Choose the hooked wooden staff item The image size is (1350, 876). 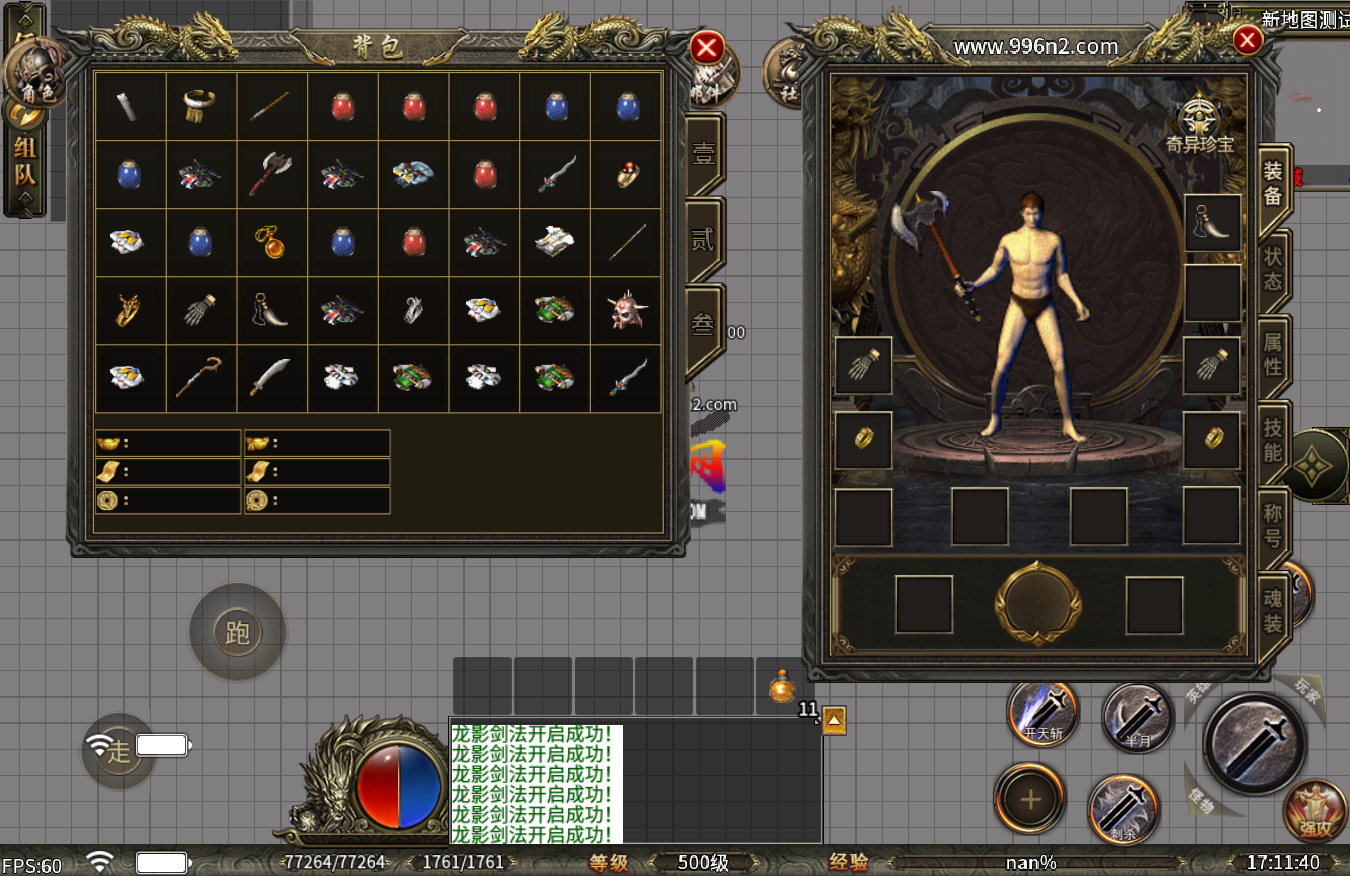tap(199, 378)
